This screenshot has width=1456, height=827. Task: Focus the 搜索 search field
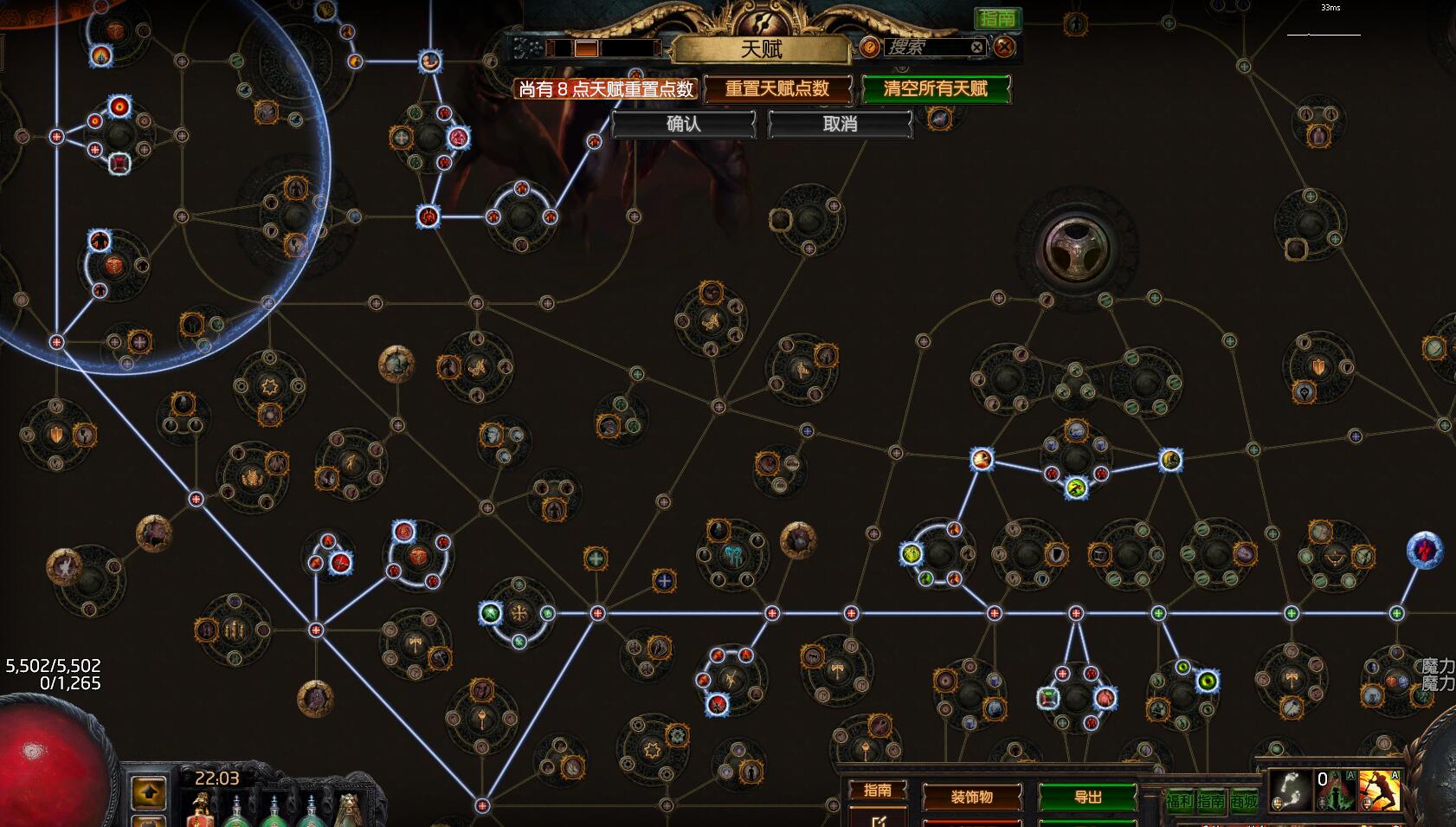pos(923,48)
